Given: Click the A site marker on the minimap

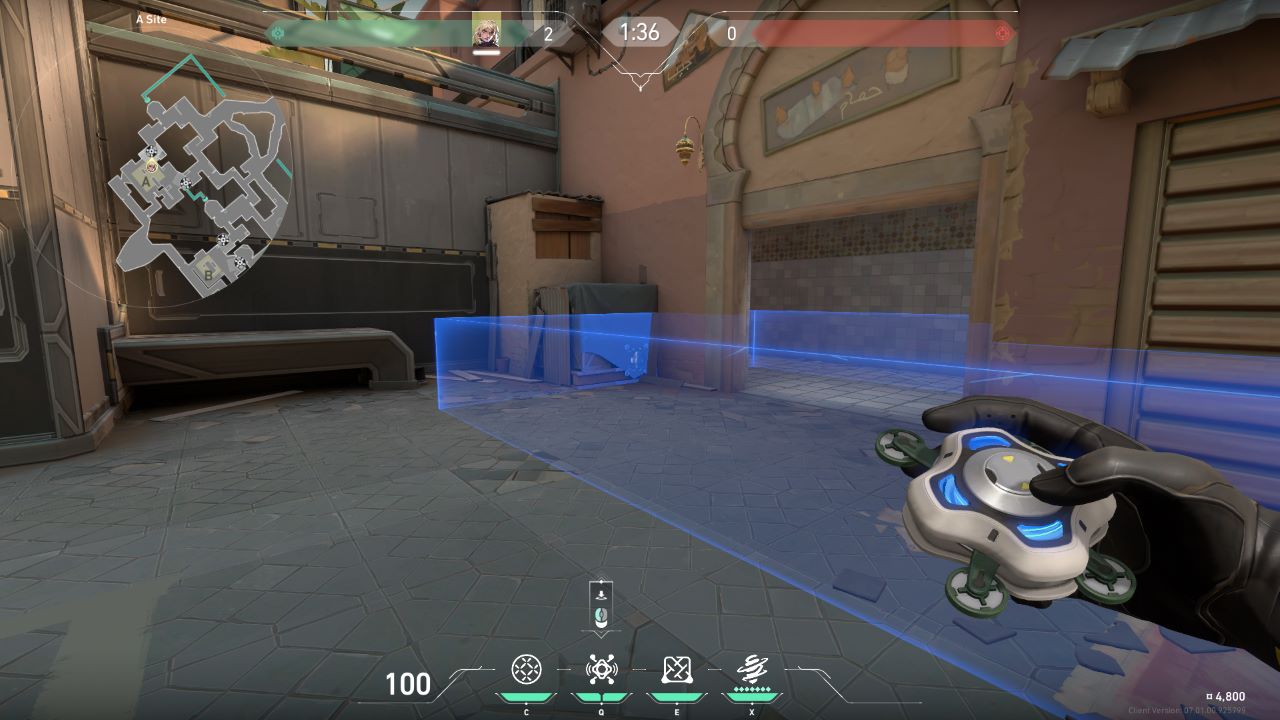Looking at the screenshot, I should 145,182.
